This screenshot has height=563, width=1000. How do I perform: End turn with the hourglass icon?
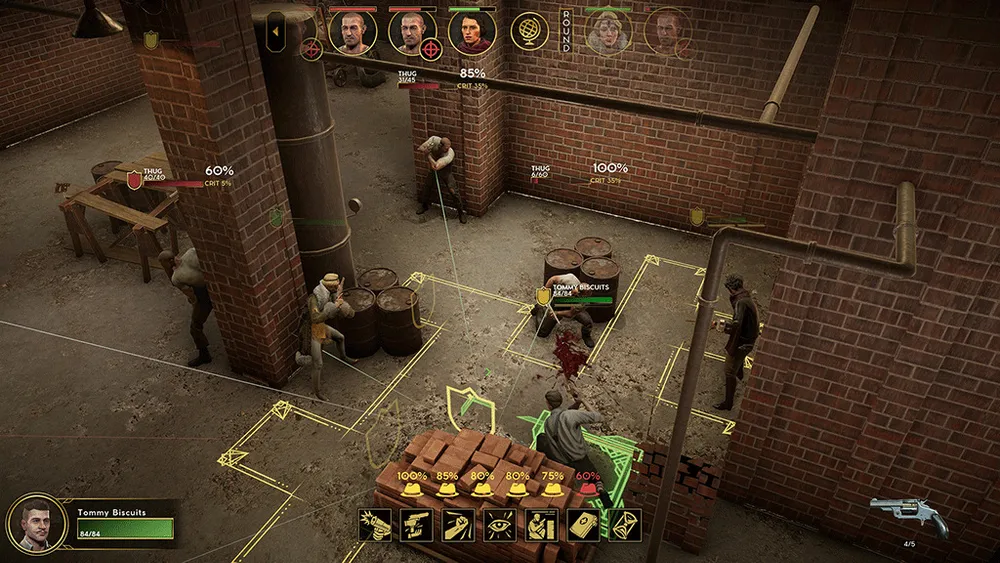[x=625, y=524]
